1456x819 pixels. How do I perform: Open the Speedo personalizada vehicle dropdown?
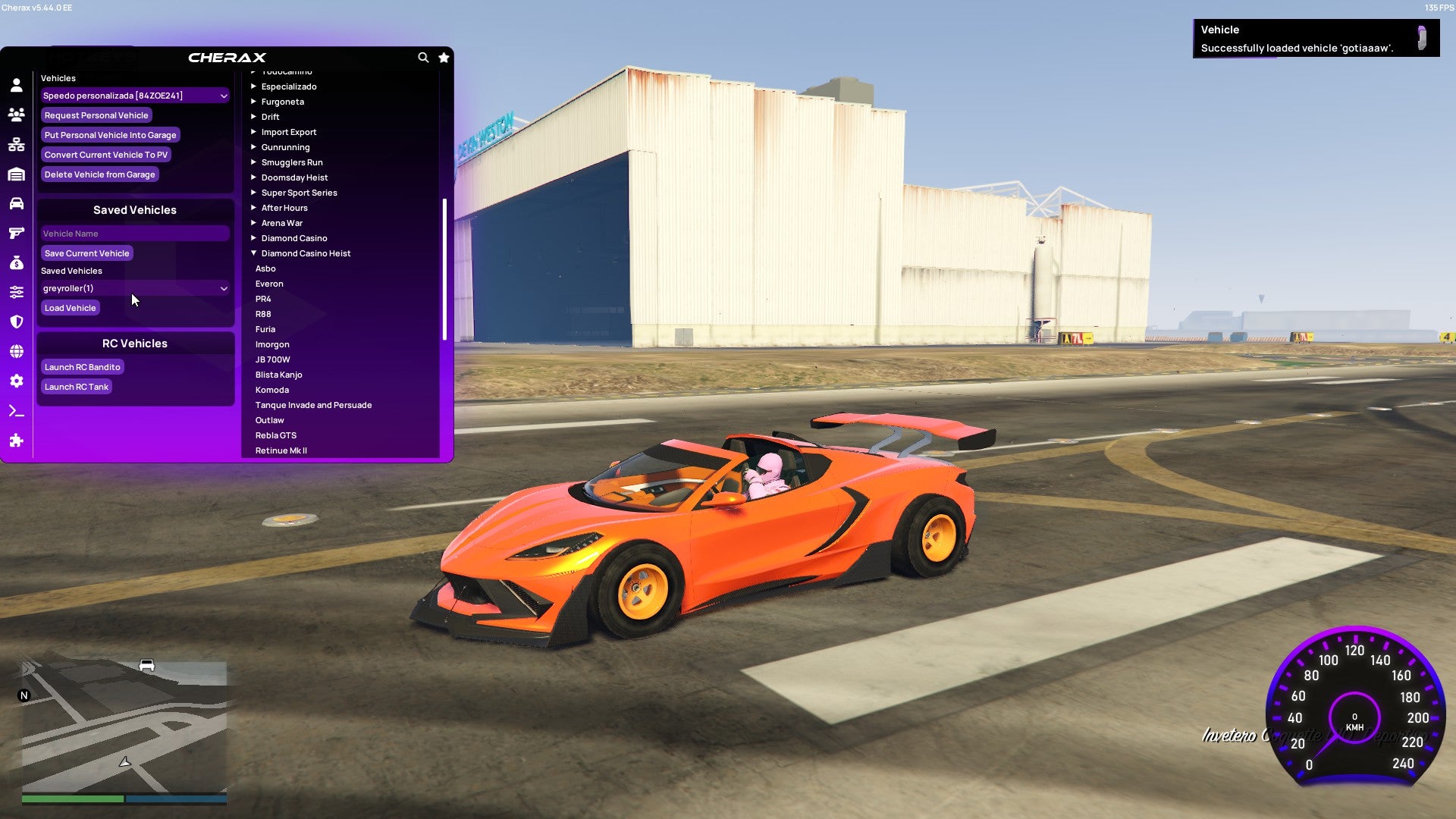135,96
